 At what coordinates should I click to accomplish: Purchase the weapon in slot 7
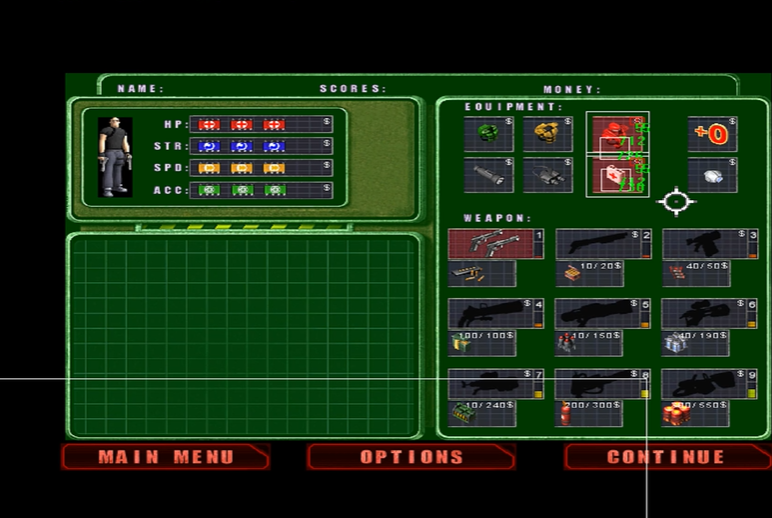click(x=496, y=384)
